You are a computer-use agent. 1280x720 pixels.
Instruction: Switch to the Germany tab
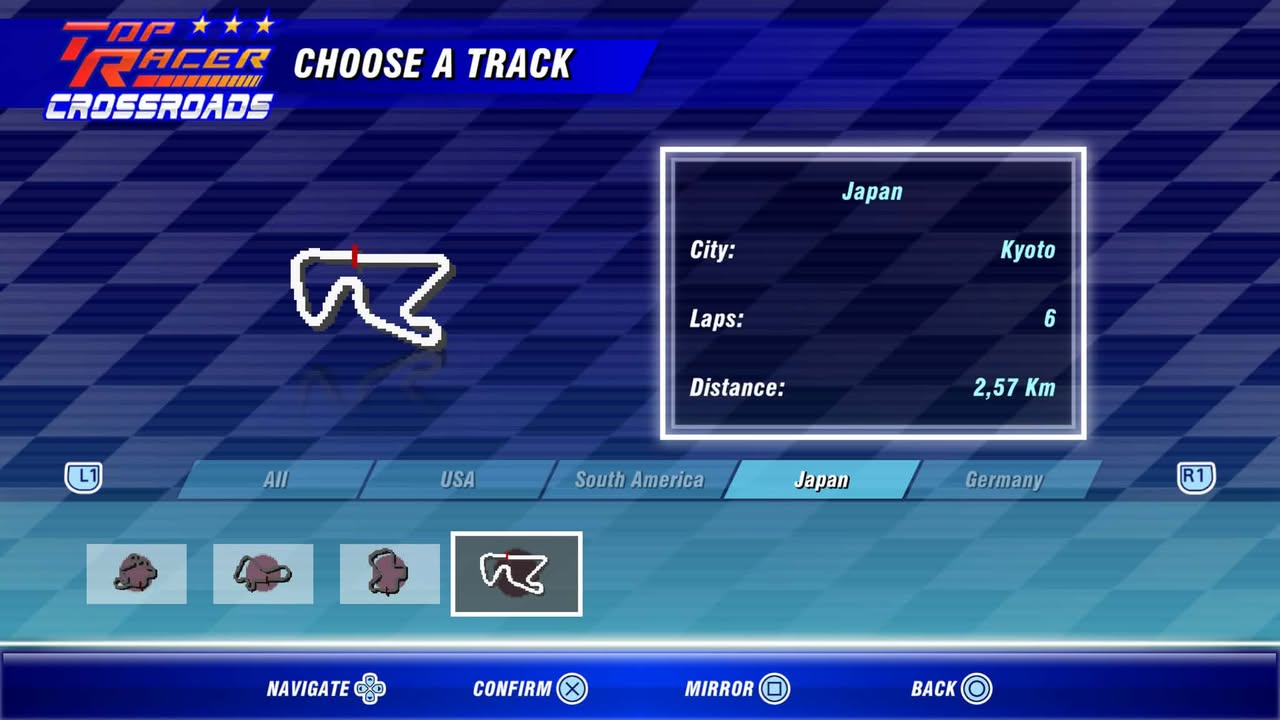point(1003,480)
